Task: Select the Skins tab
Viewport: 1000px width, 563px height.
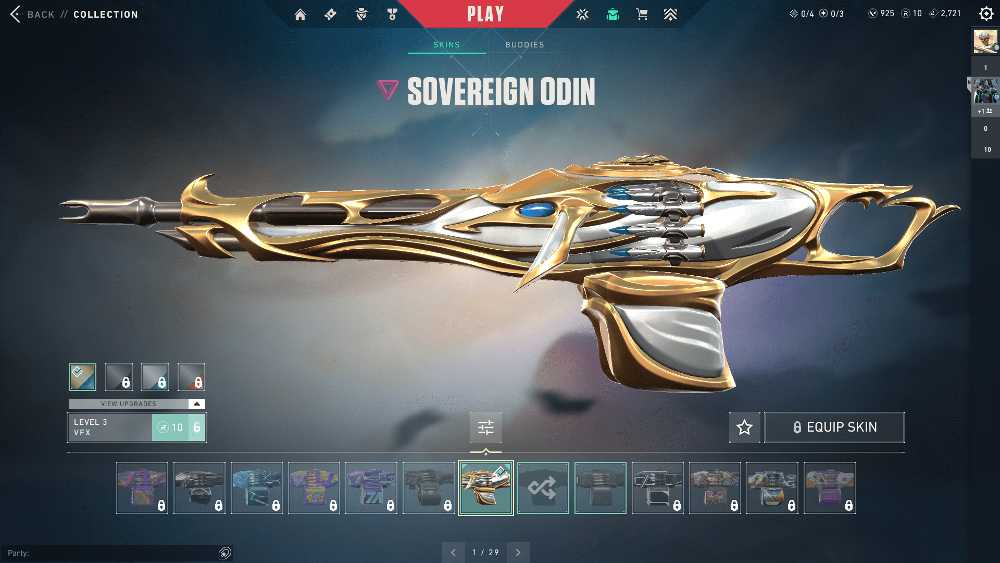Action: (x=446, y=45)
